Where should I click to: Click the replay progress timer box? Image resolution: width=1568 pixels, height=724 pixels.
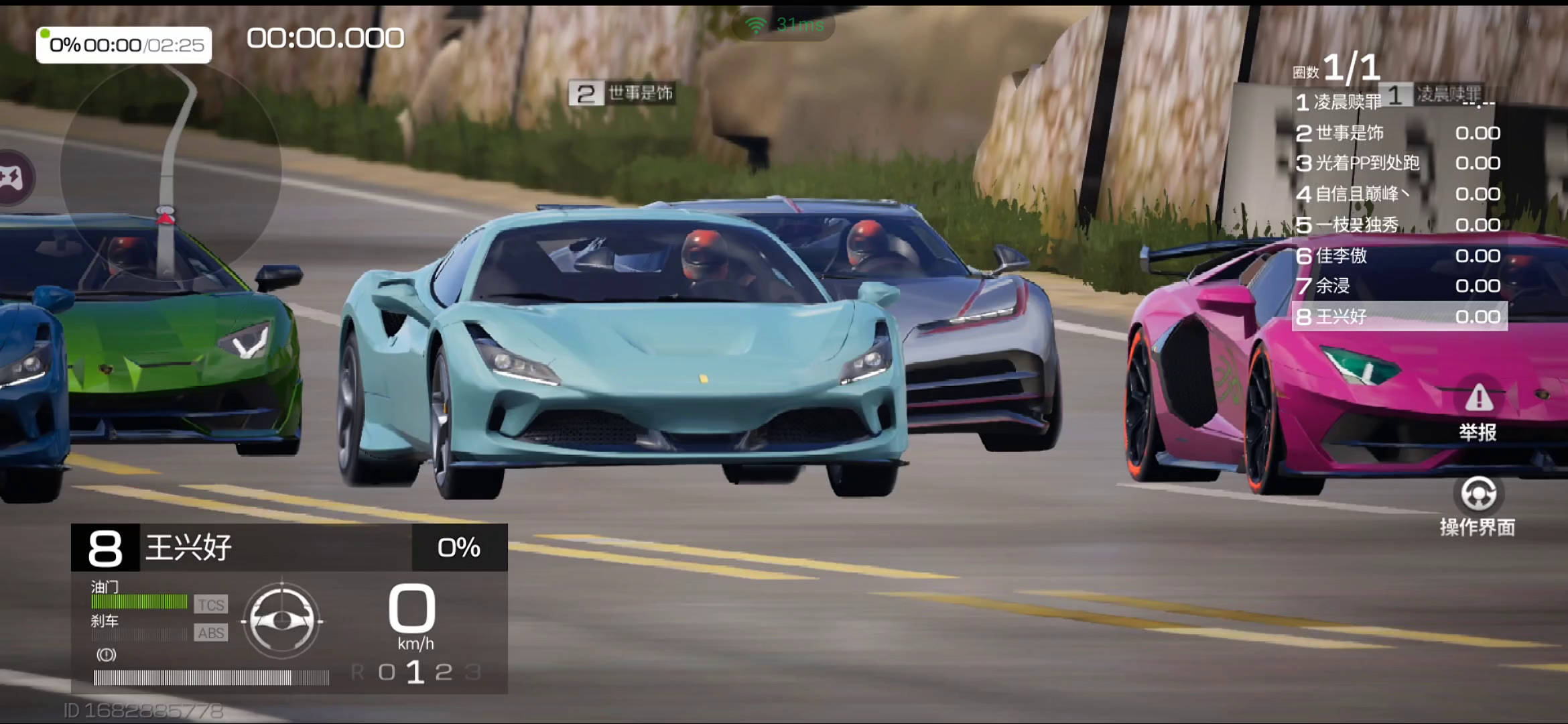pyautogui.click(x=124, y=45)
